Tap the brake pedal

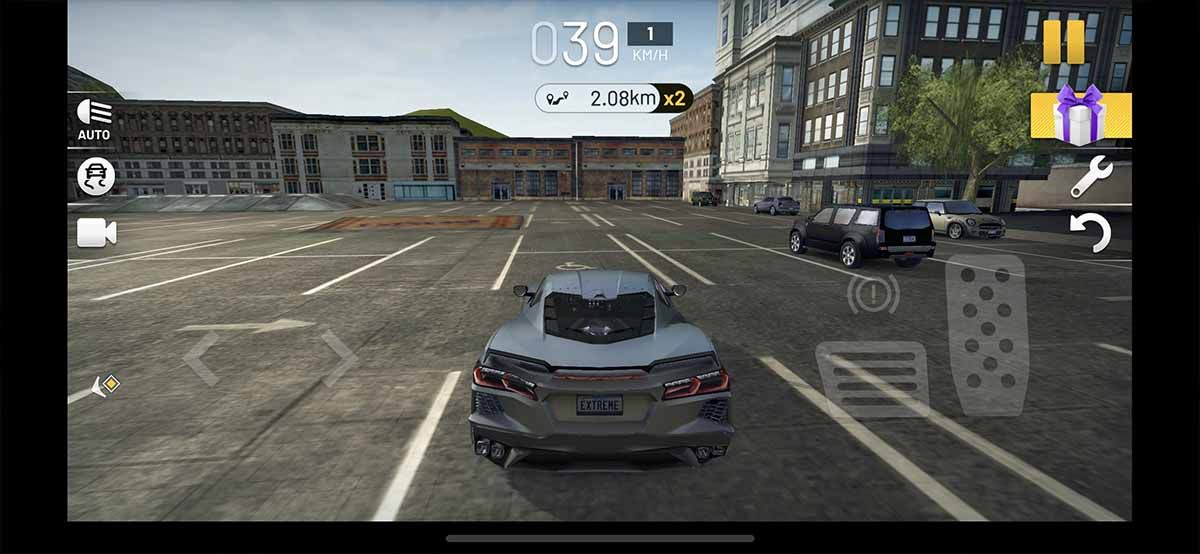click(872, 379)
